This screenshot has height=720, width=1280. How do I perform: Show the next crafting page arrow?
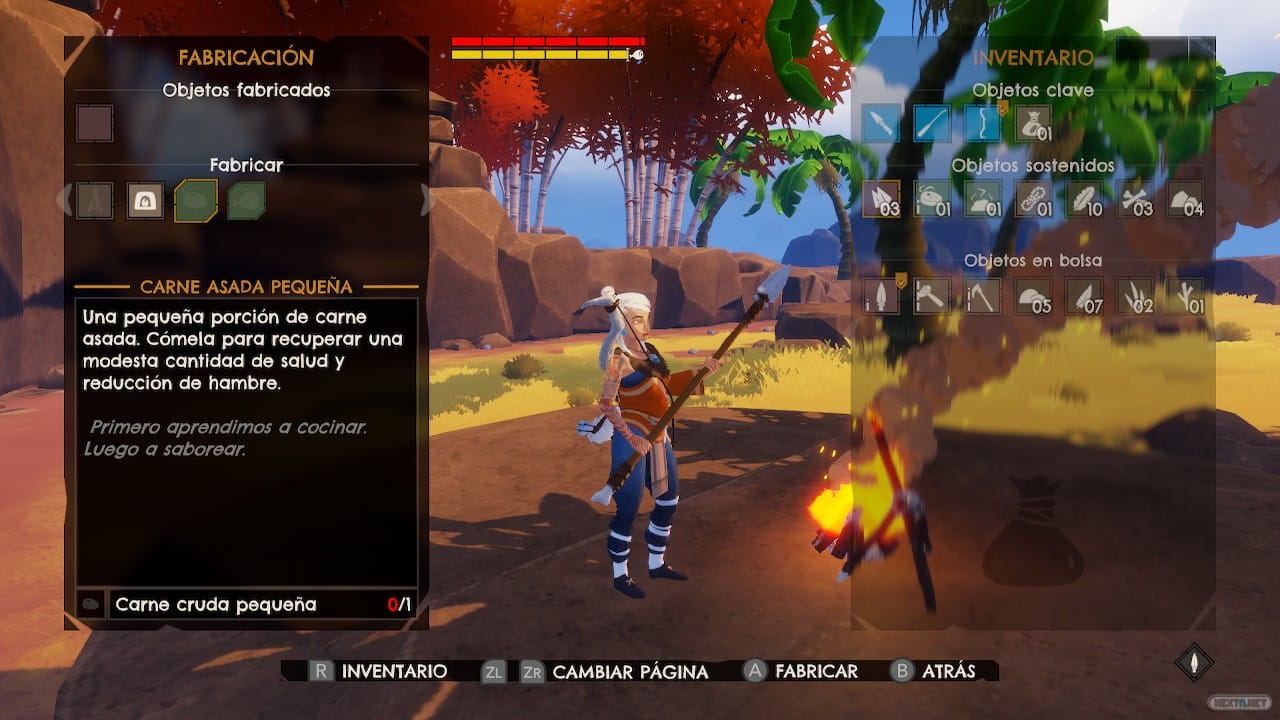(427, 200)
